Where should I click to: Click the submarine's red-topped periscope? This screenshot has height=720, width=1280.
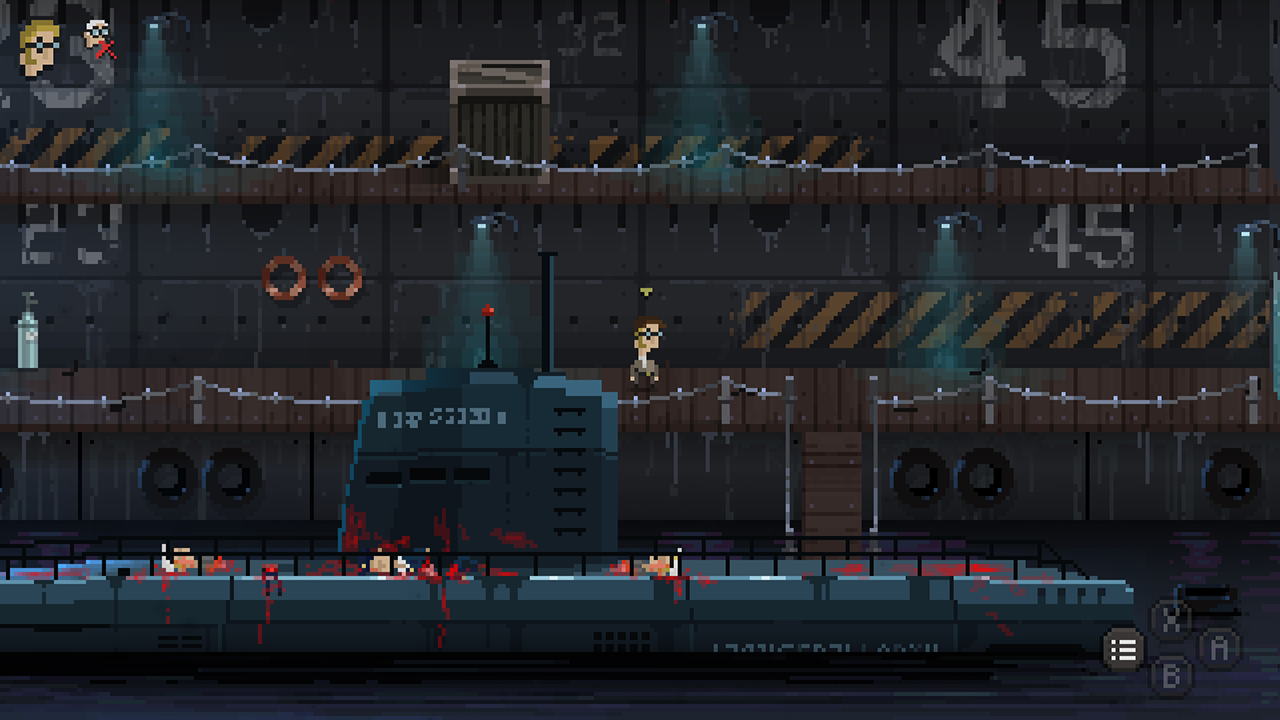[x=487, y=312]
